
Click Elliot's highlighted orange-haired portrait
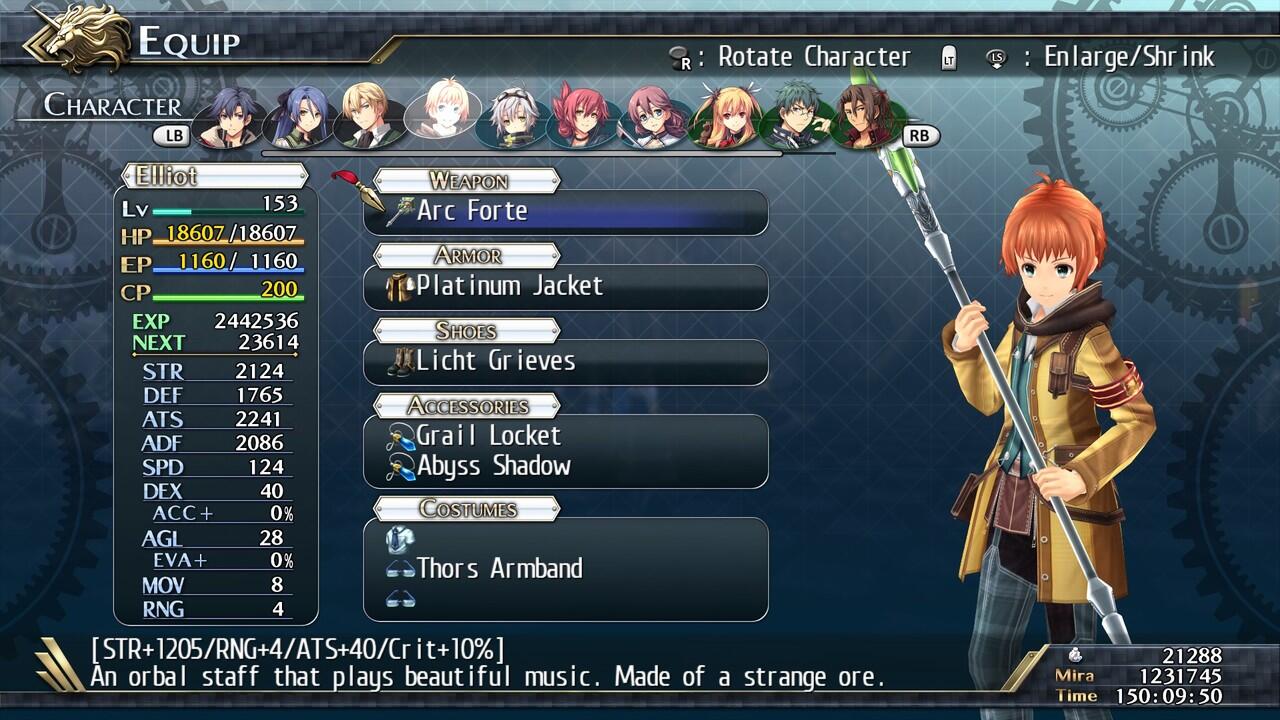point(440,112)
